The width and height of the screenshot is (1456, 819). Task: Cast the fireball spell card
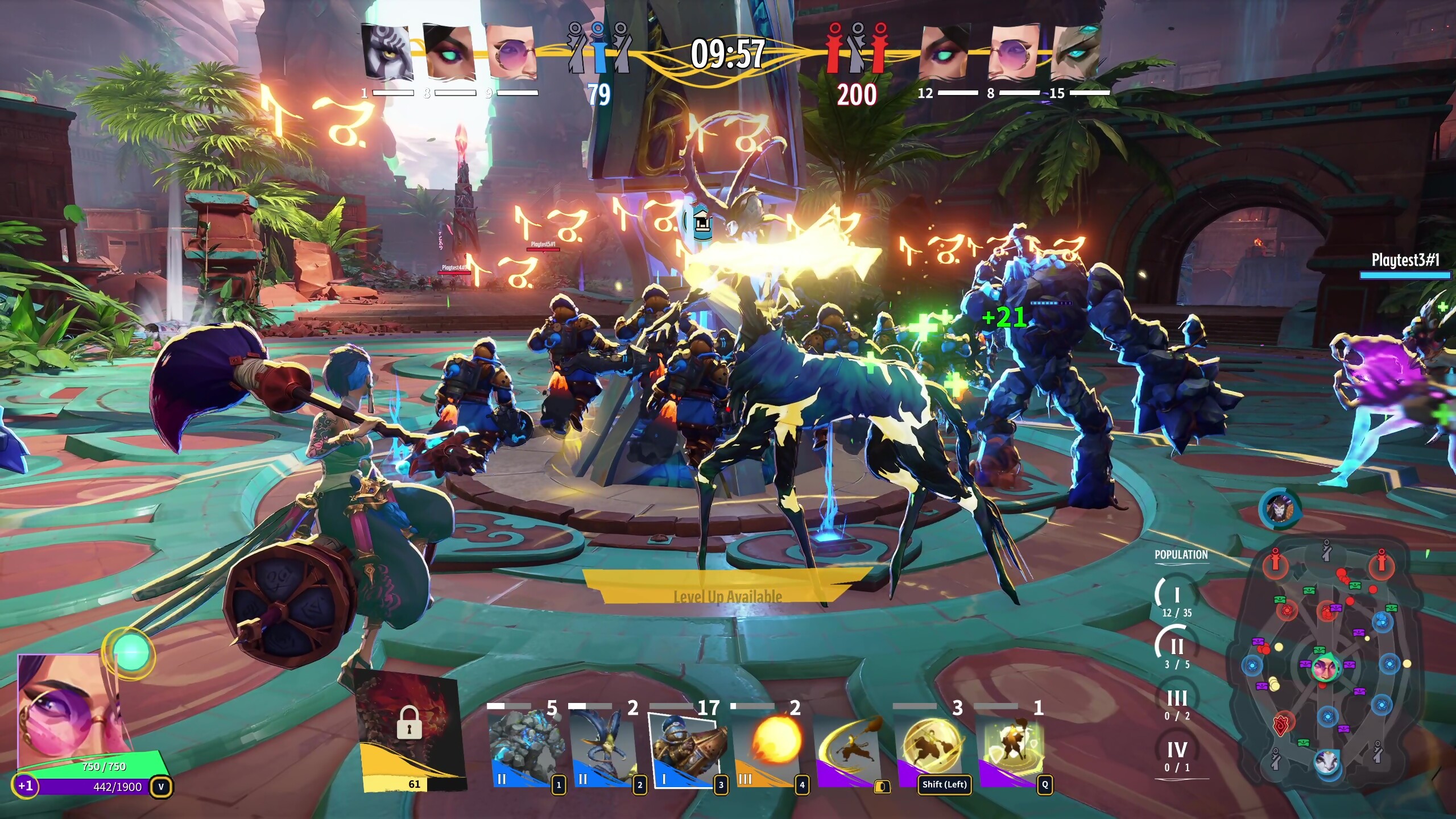tap(769, 746)
